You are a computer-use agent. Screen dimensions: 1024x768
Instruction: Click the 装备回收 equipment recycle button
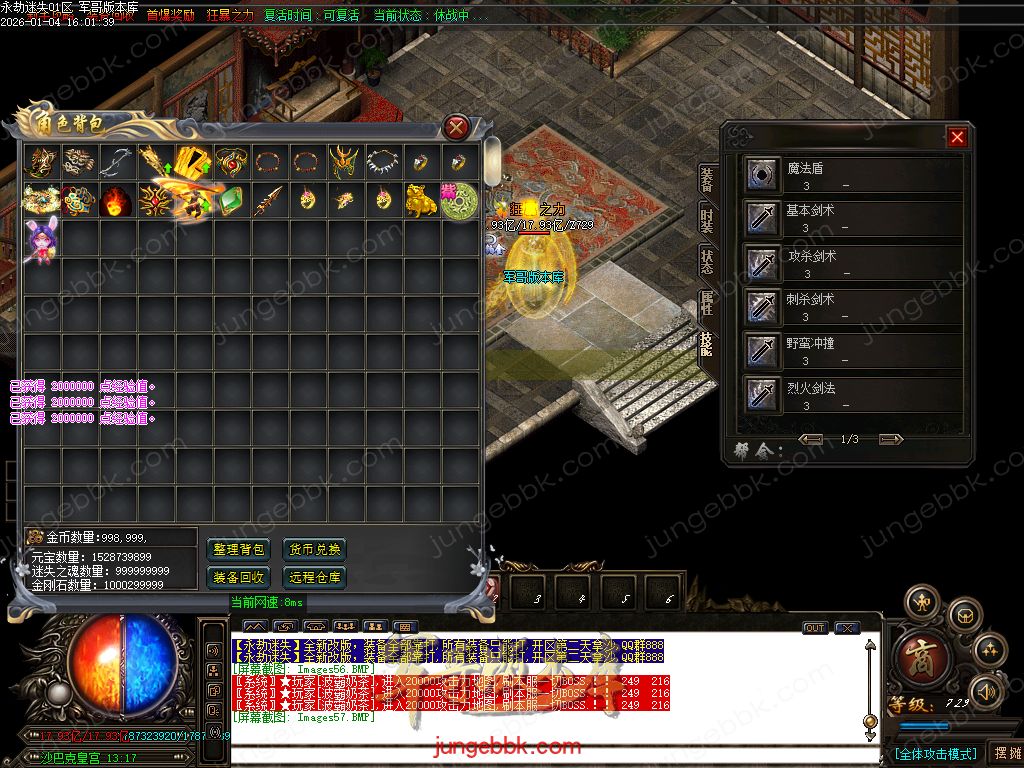(239, 577)
